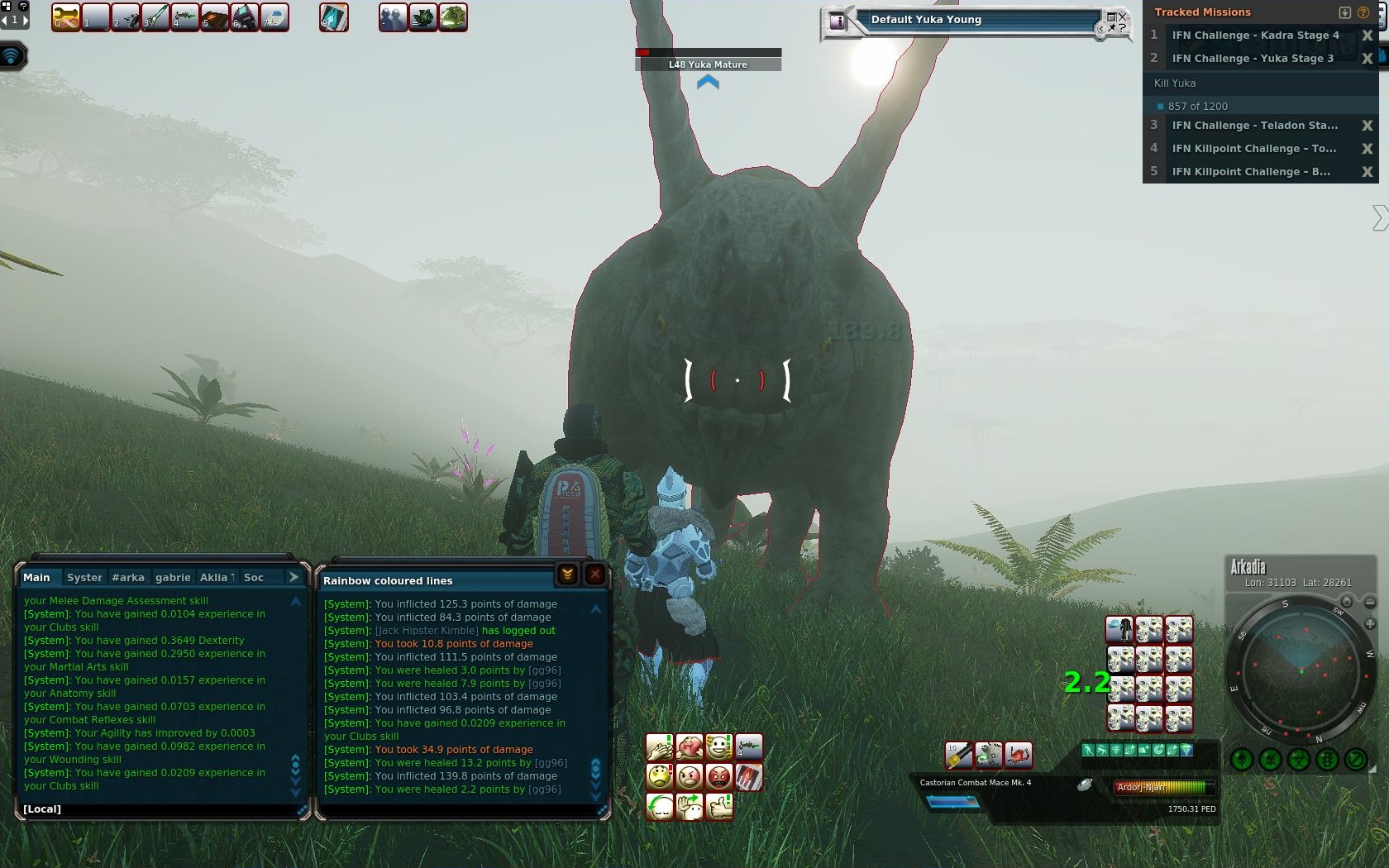
Task: Open the #arka chat channel tab
Action: coord(128,577)
